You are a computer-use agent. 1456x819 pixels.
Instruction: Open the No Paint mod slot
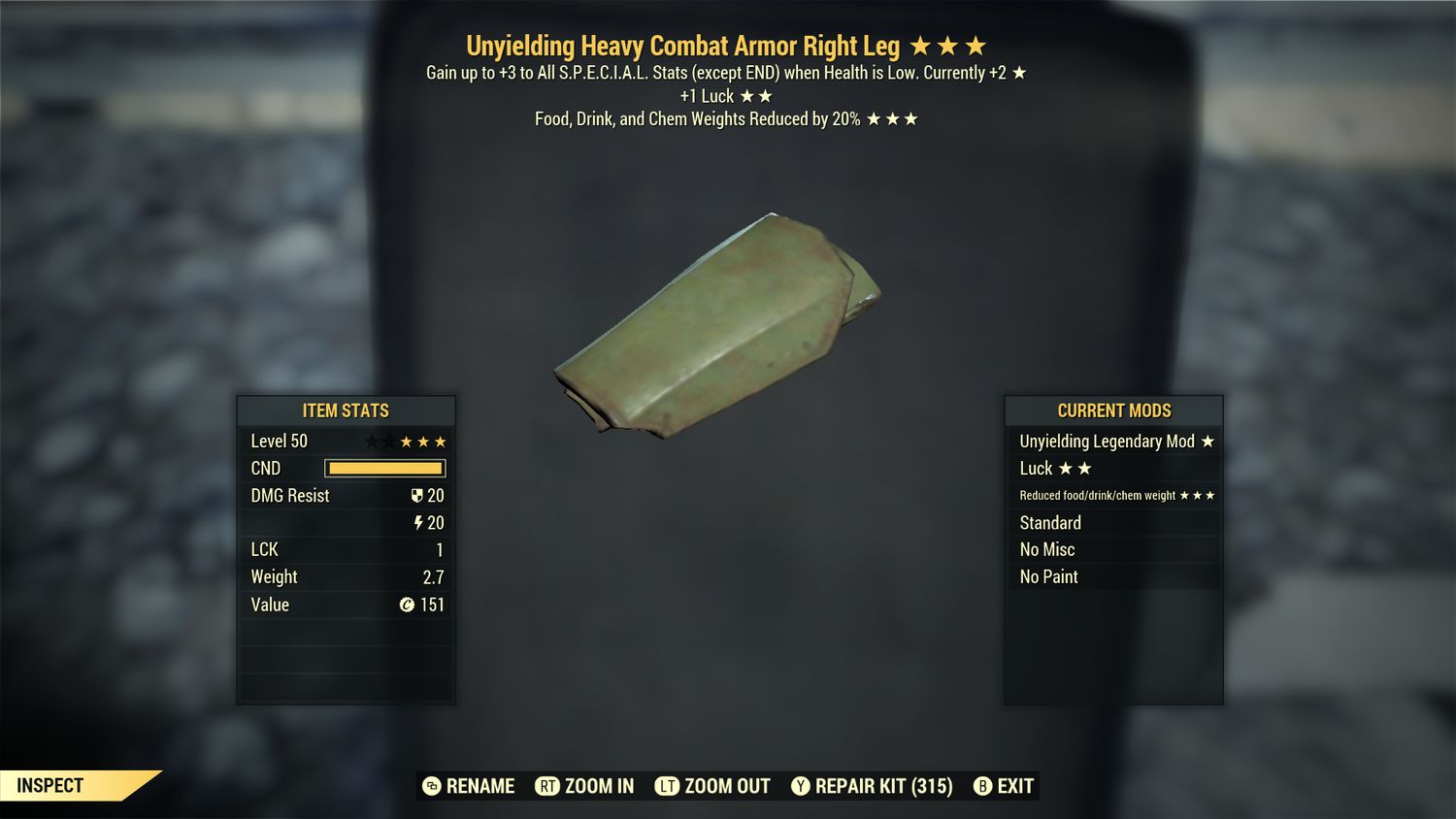pos(1048,576)
